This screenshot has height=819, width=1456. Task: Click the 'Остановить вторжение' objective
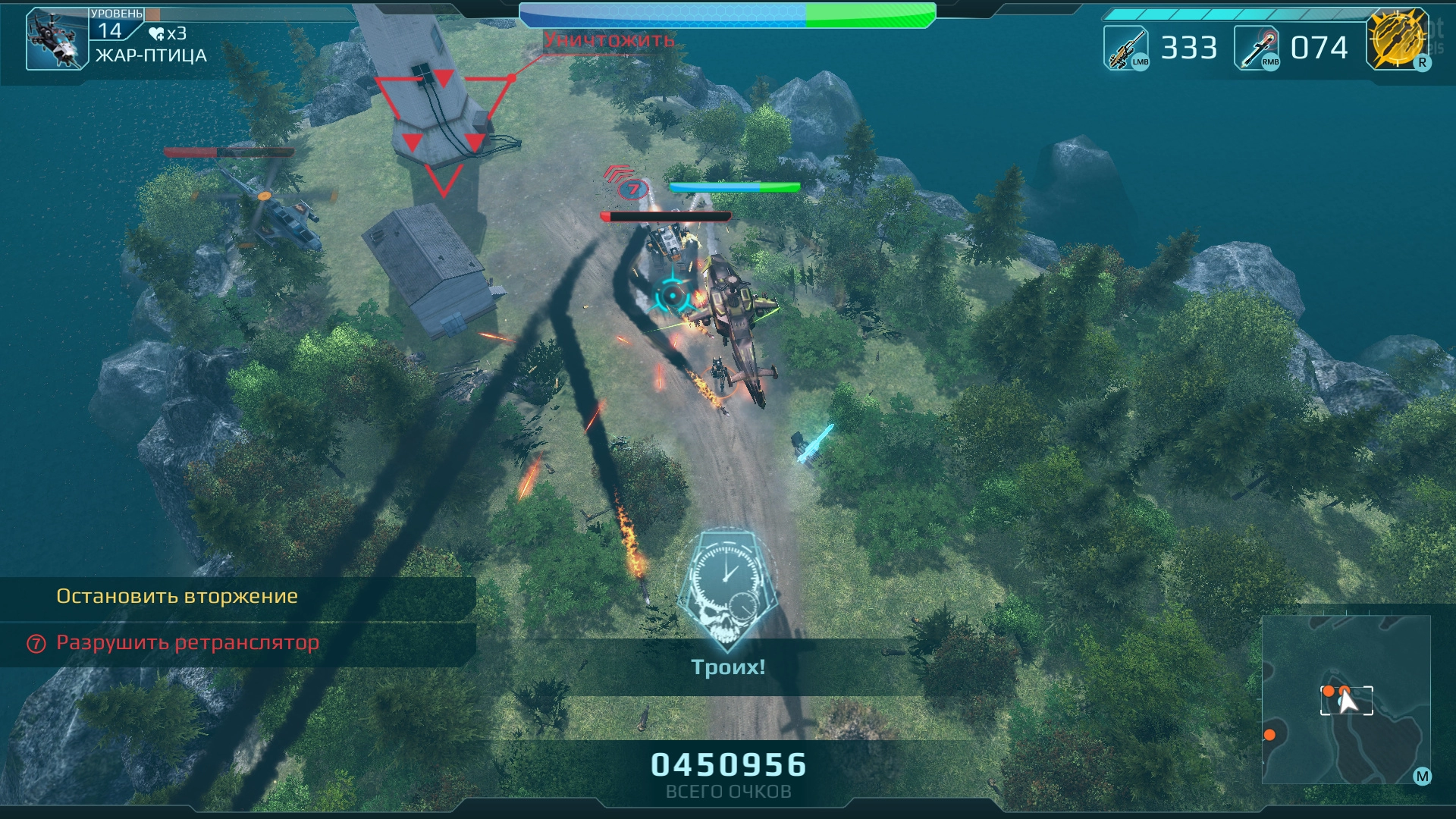click(177, 597)
